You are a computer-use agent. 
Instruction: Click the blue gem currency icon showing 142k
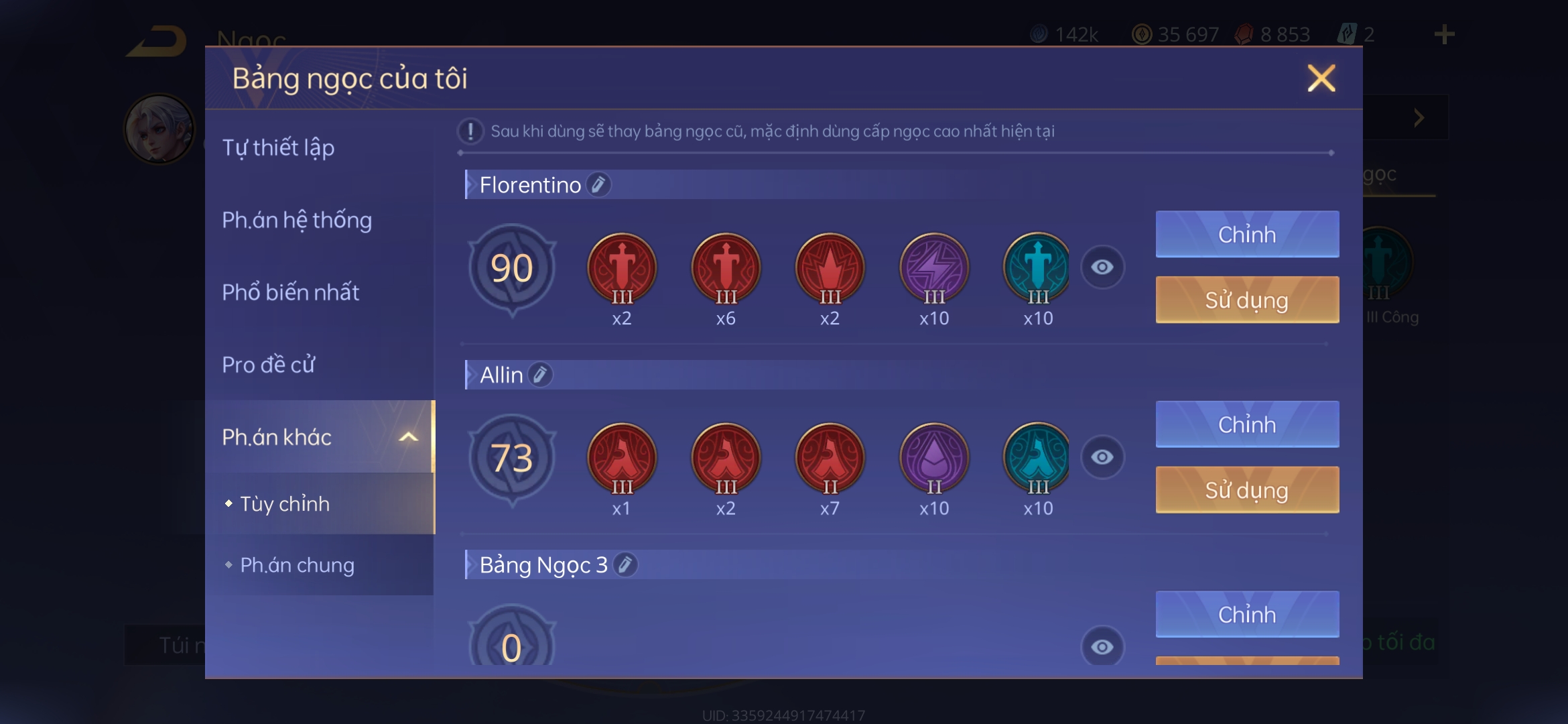tap(1039, 33)
